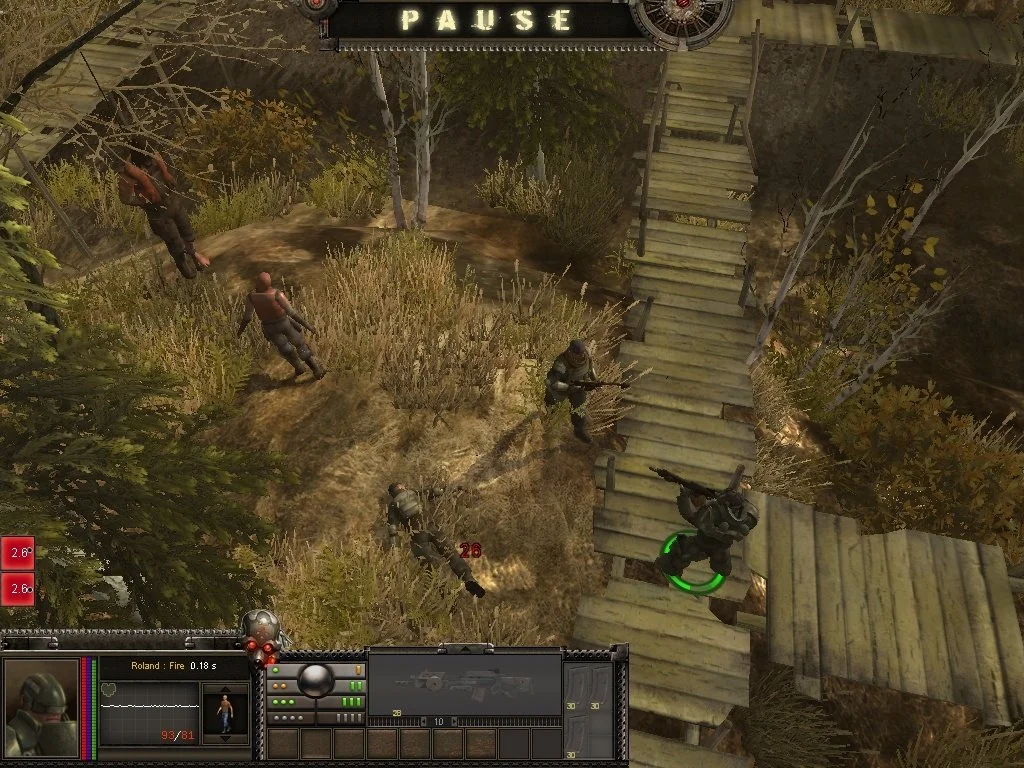The width and height of the screenshot is (1024, 768).
Task: Click the round steel ball aim button
Action: pyautogui.click(x=316, y=679)
